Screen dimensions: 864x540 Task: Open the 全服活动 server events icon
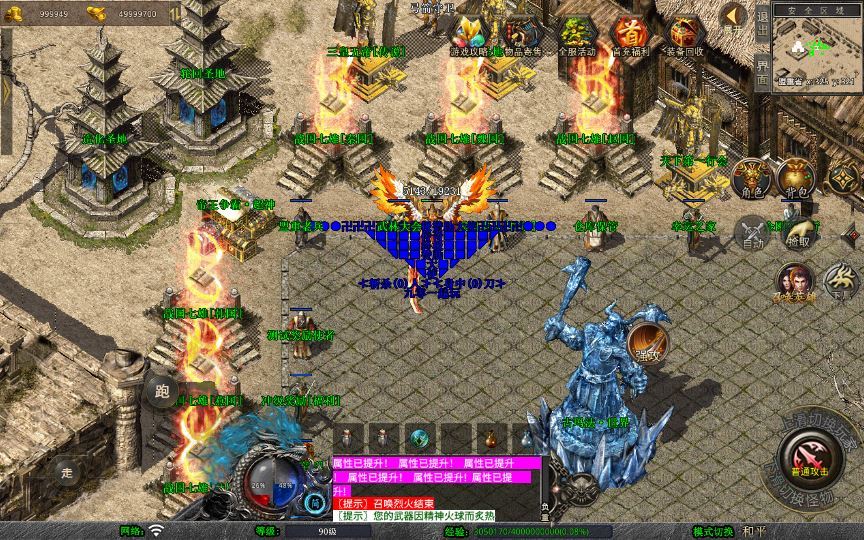(577, 36)
